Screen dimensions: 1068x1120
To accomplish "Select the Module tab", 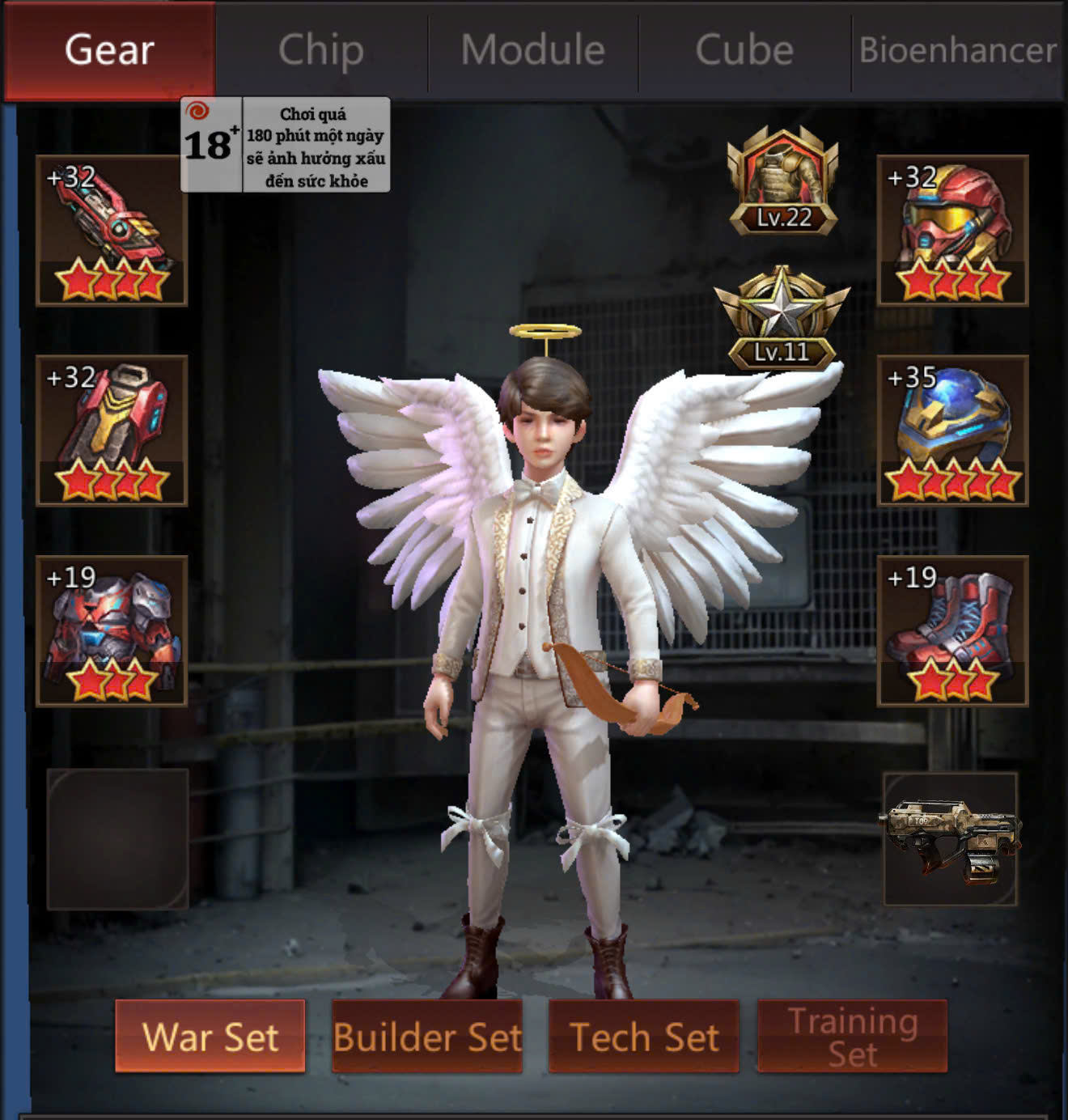I will (533, 50).
